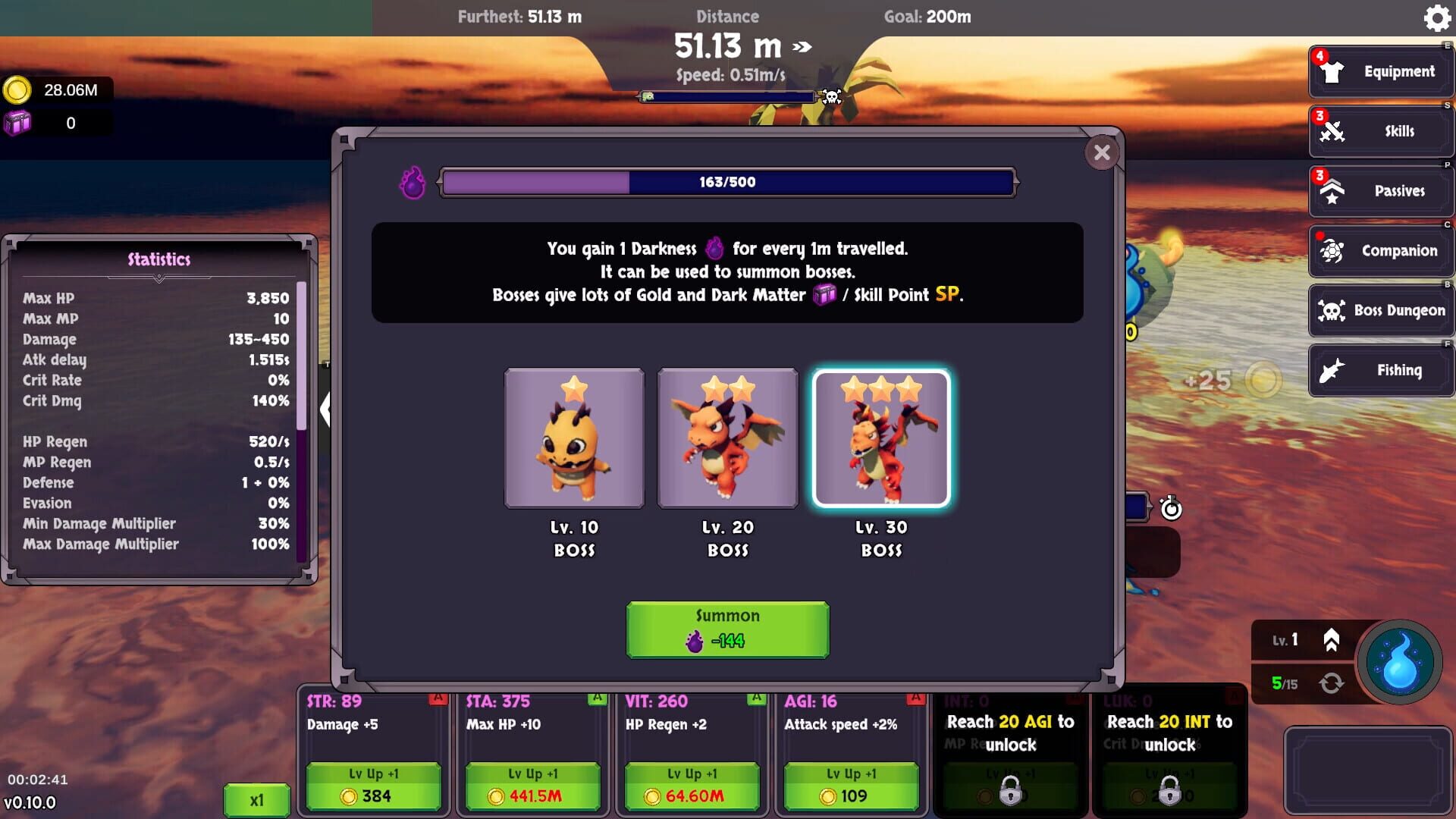Close the boss summon dialog
The width and height of the screenshot is (1456, 819).
1102,152
